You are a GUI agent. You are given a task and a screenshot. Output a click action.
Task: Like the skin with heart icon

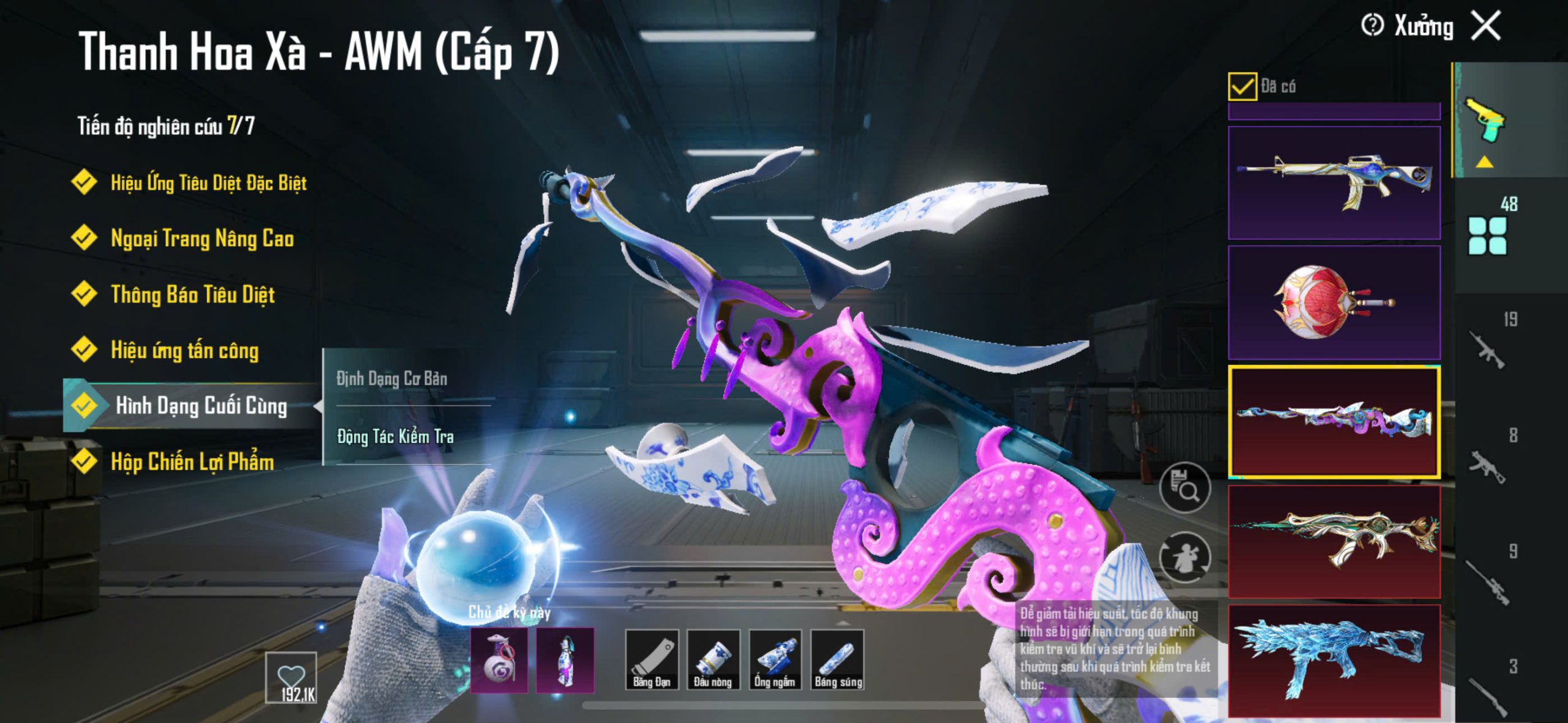click(x=291, y=678)
